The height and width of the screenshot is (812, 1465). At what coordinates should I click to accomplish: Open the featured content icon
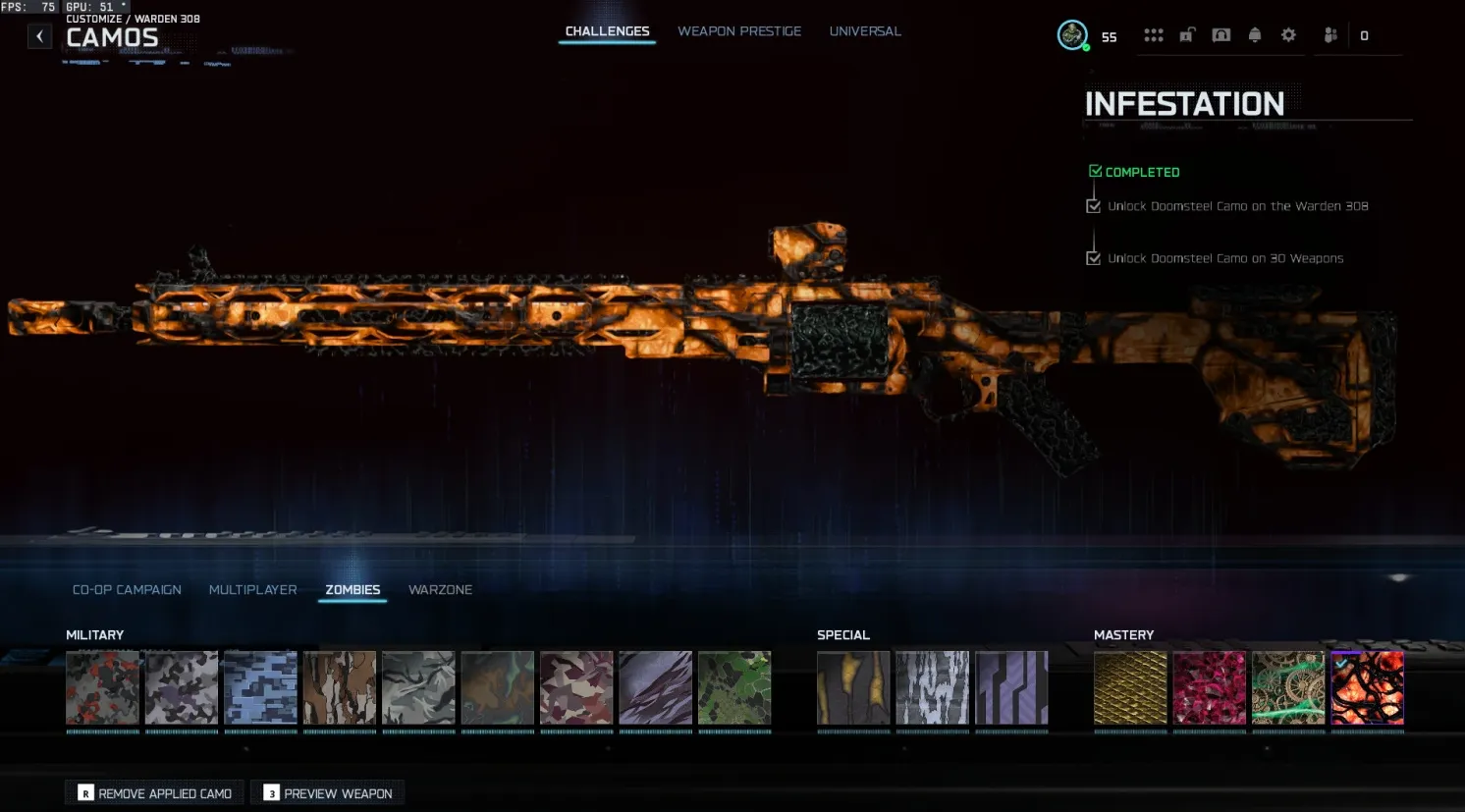tap(1221, 34)
